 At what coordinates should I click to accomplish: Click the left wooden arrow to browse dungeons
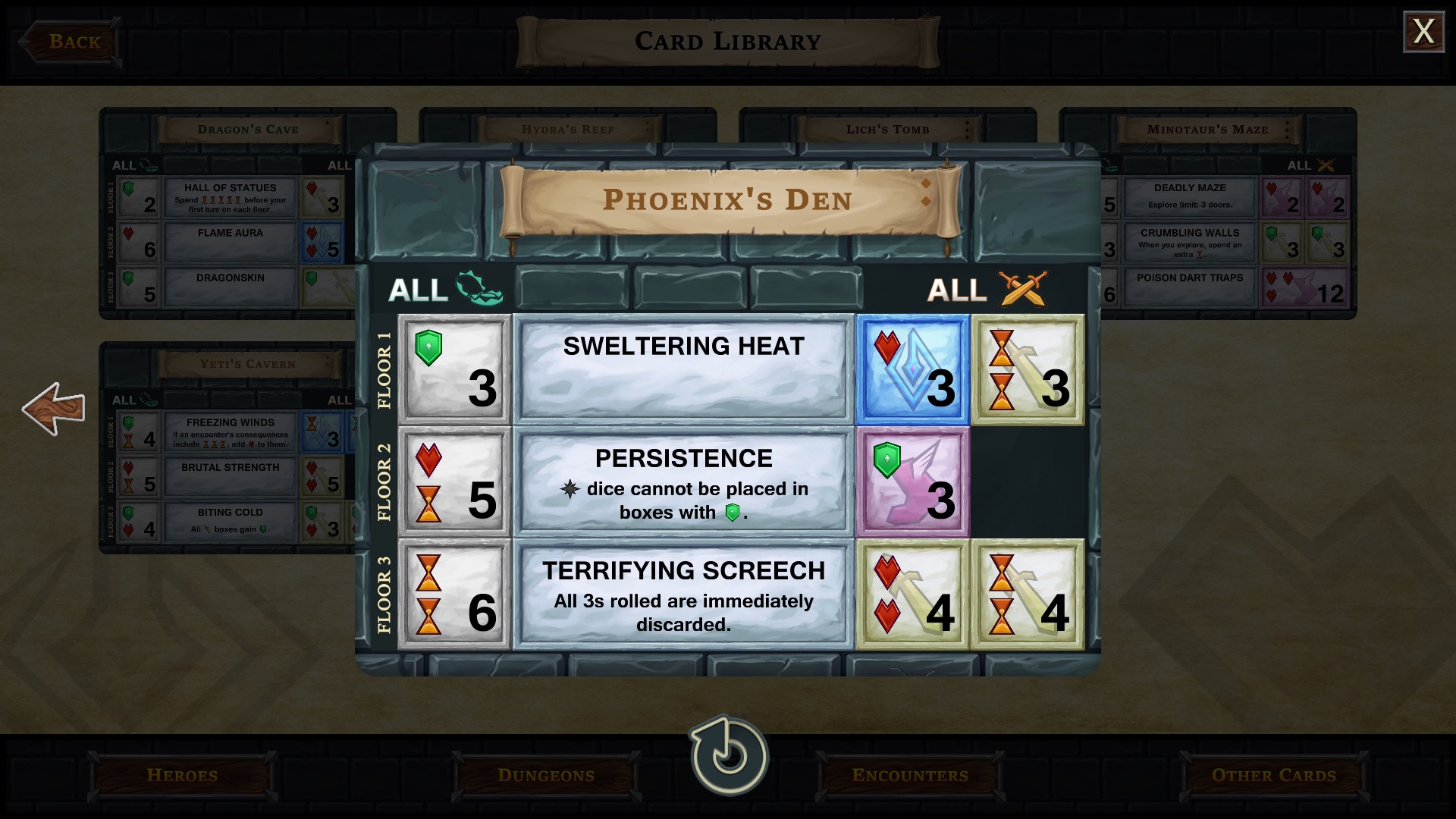(55, 409)
